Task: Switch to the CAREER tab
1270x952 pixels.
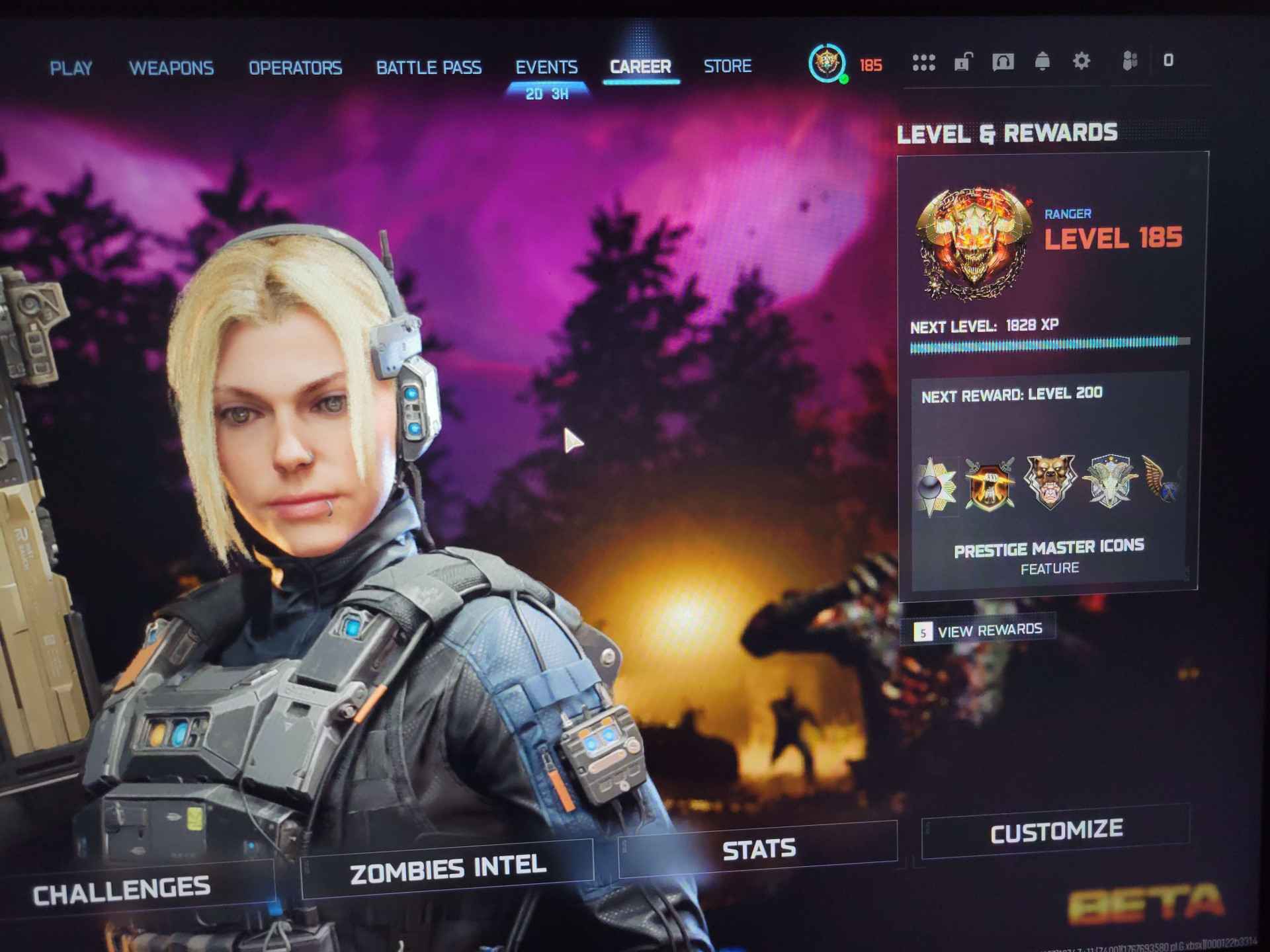Action: 639,66
